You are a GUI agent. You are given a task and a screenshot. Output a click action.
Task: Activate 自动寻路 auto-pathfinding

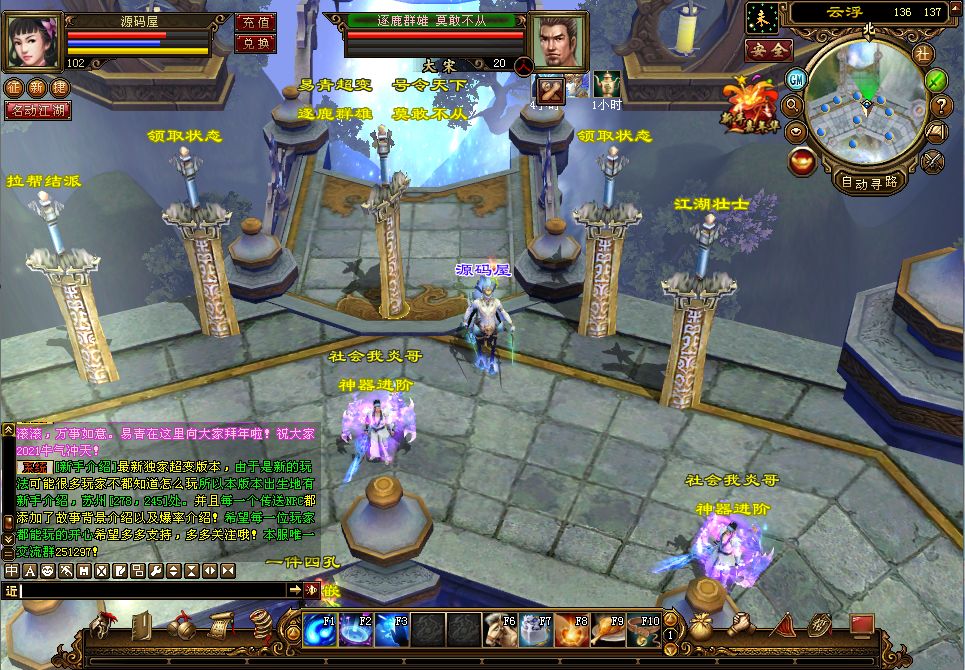(x=868, y=182)
